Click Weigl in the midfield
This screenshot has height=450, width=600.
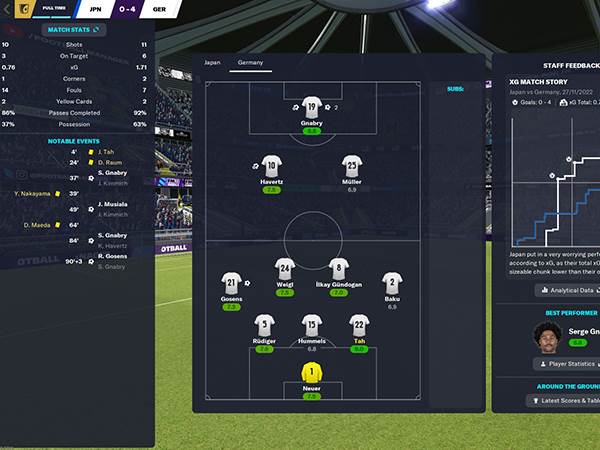click(x=284, y=270)
